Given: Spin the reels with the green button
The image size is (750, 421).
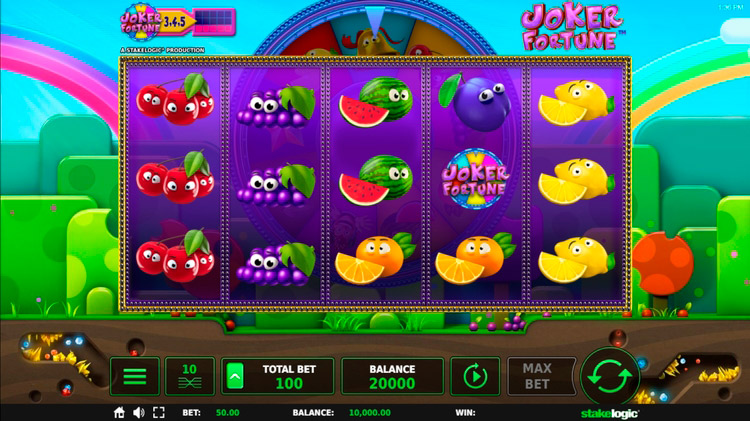Looking at the screenshot, I should pos(611,377).
